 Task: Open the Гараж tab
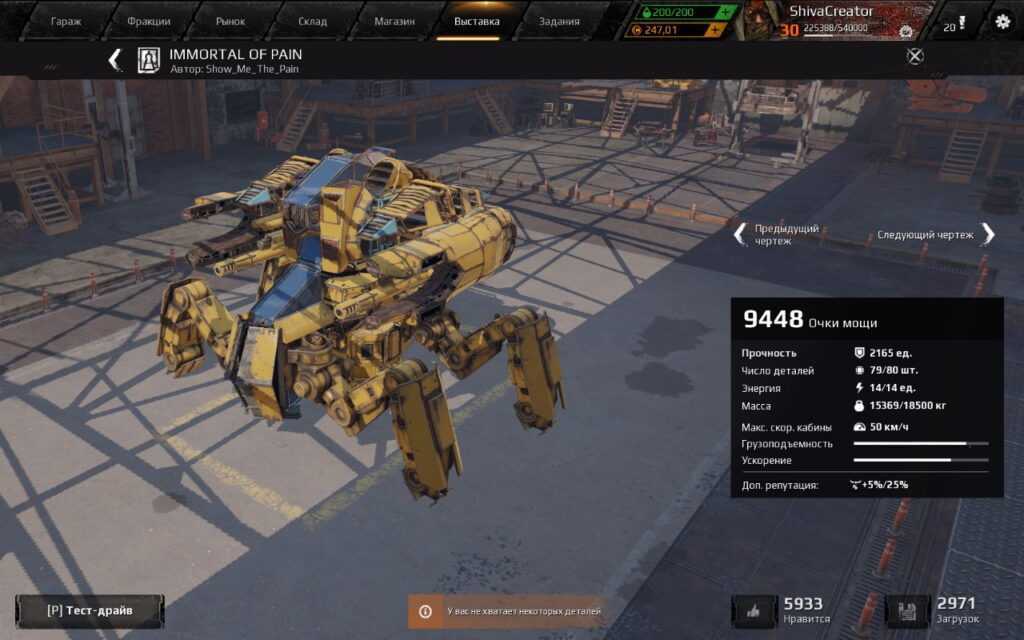point(66,21)
